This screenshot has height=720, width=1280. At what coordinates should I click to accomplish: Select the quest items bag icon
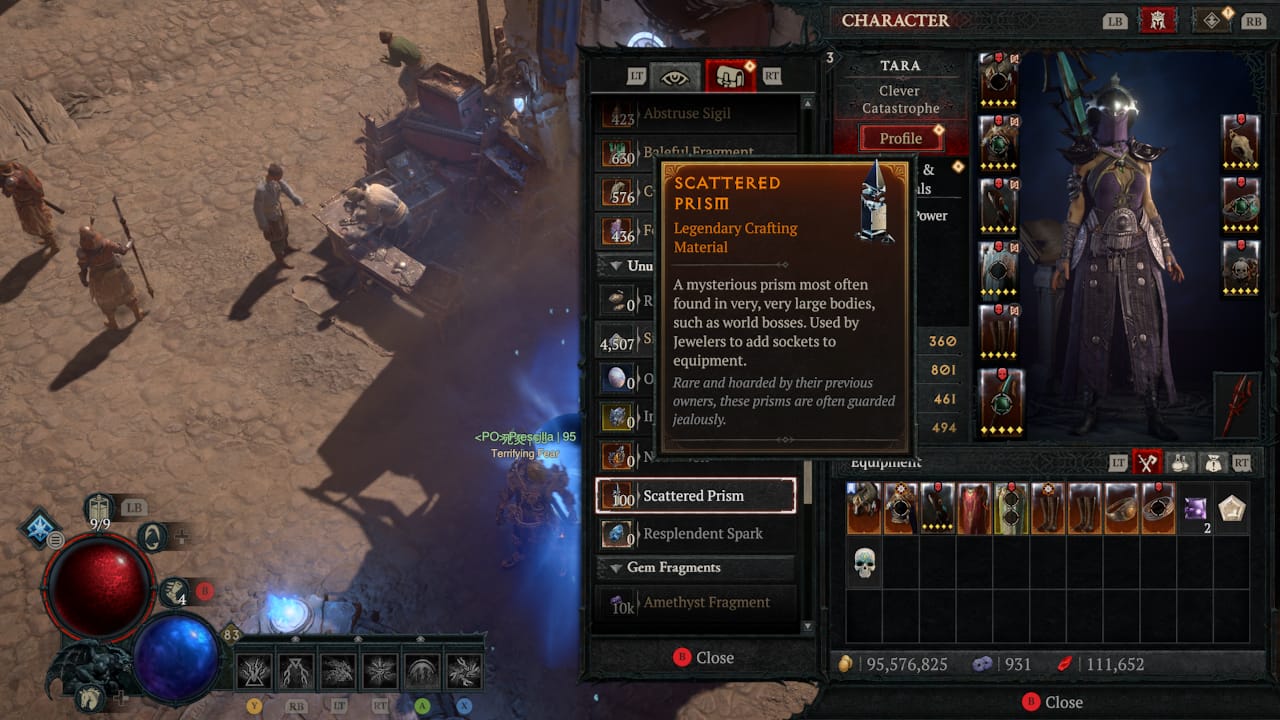tap(1212, 463)
